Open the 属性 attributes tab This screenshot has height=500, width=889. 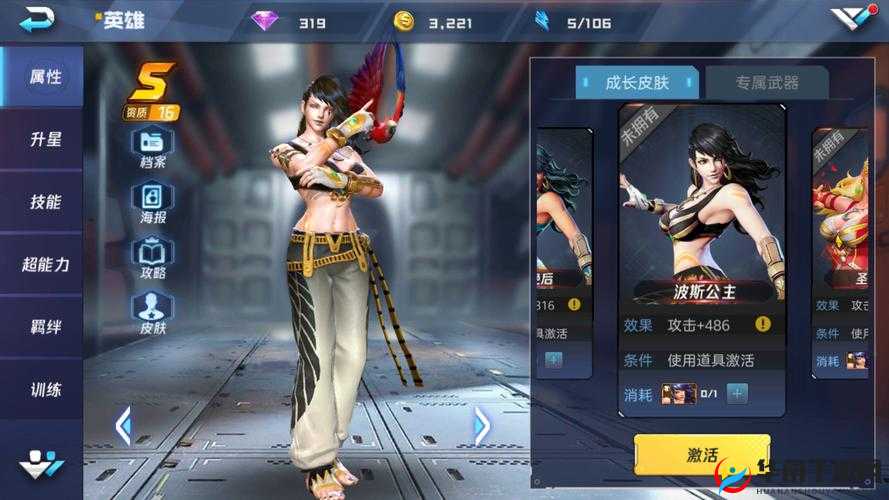click(x=45, y=77)
